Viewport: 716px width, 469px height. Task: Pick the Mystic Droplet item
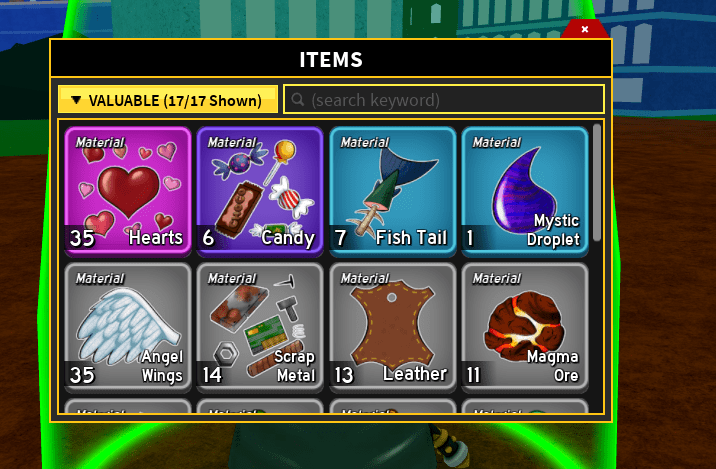pos(524,190)
